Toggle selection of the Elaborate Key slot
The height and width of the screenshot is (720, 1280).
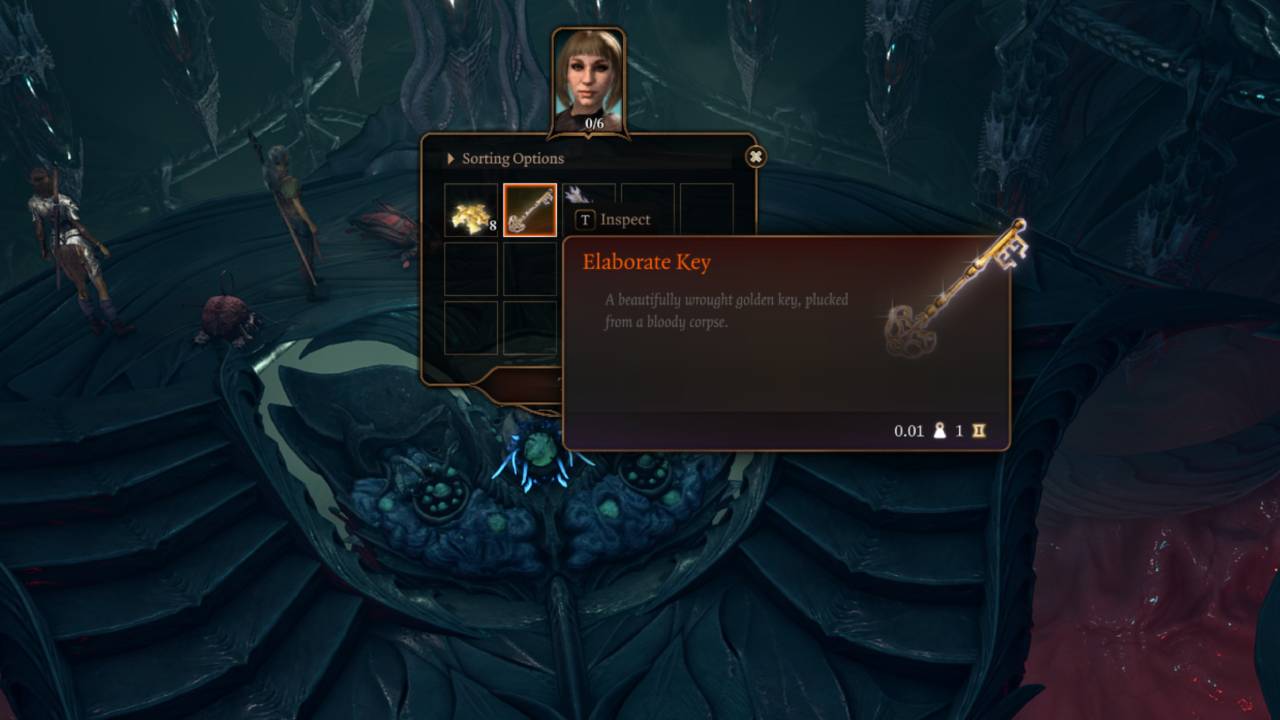click(x=532, y=212)
